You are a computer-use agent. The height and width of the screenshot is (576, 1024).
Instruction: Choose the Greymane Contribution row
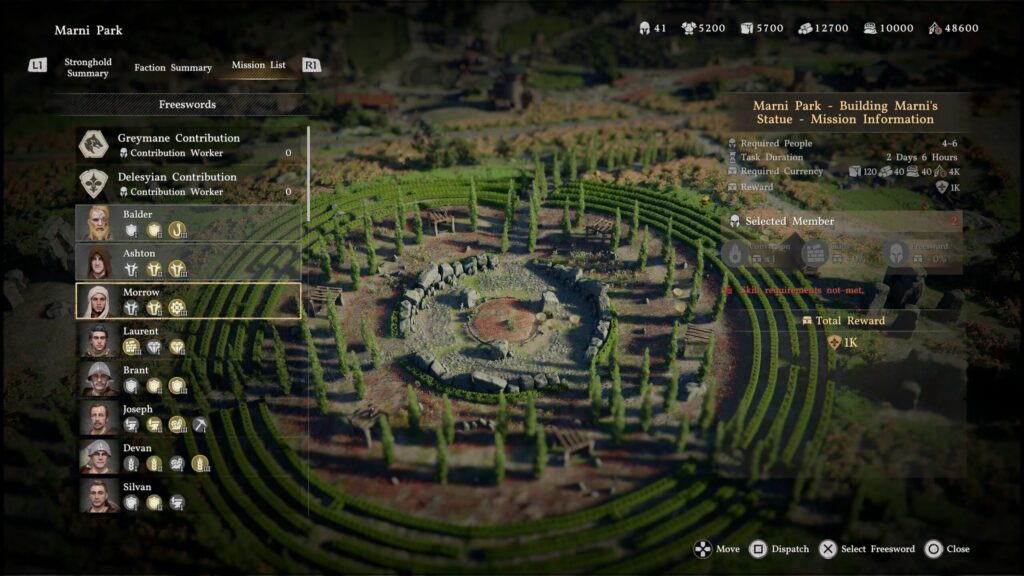click(x=187, y=145)
